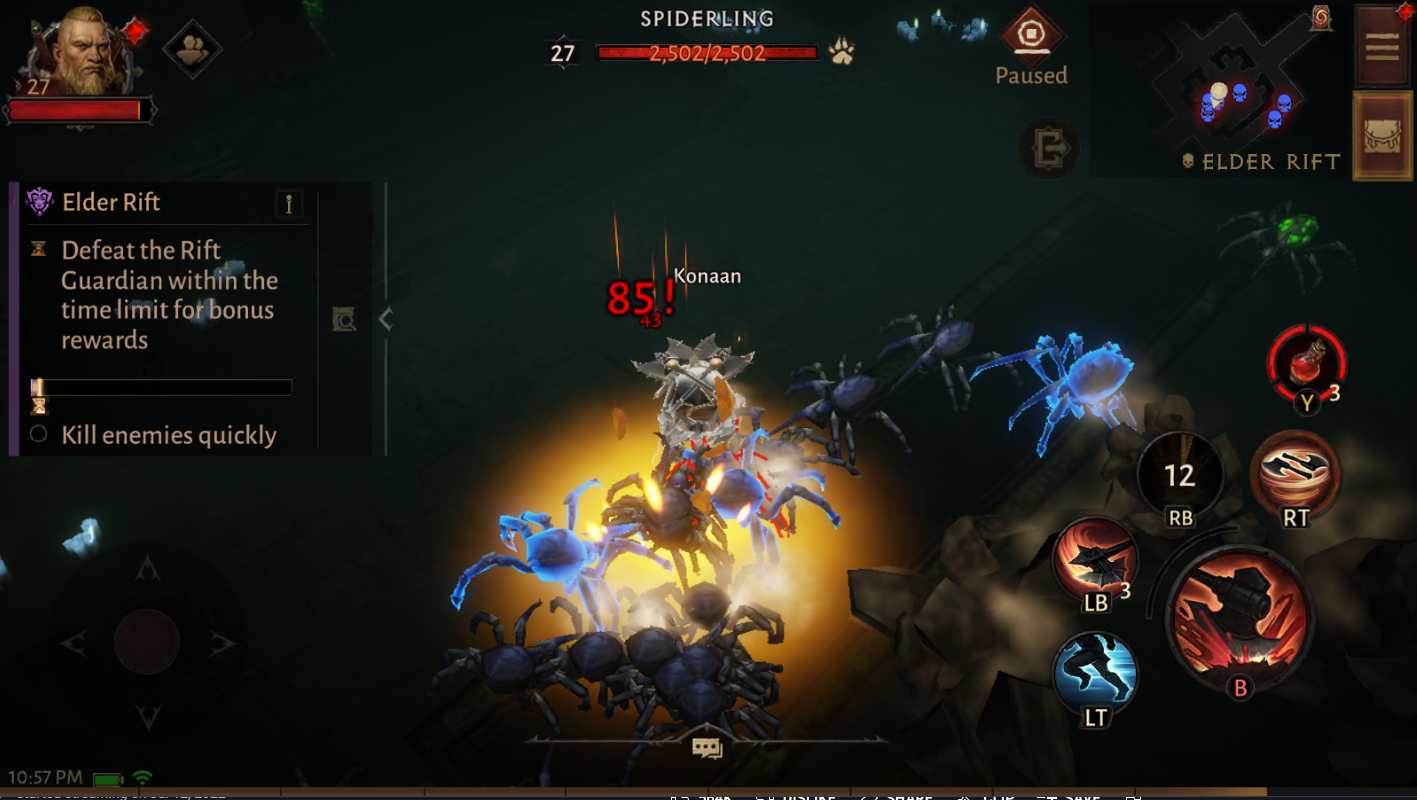Click the rift bonus progress bar
The height and width of the screenshot is (800, 1417).
[x=160, y=387]
